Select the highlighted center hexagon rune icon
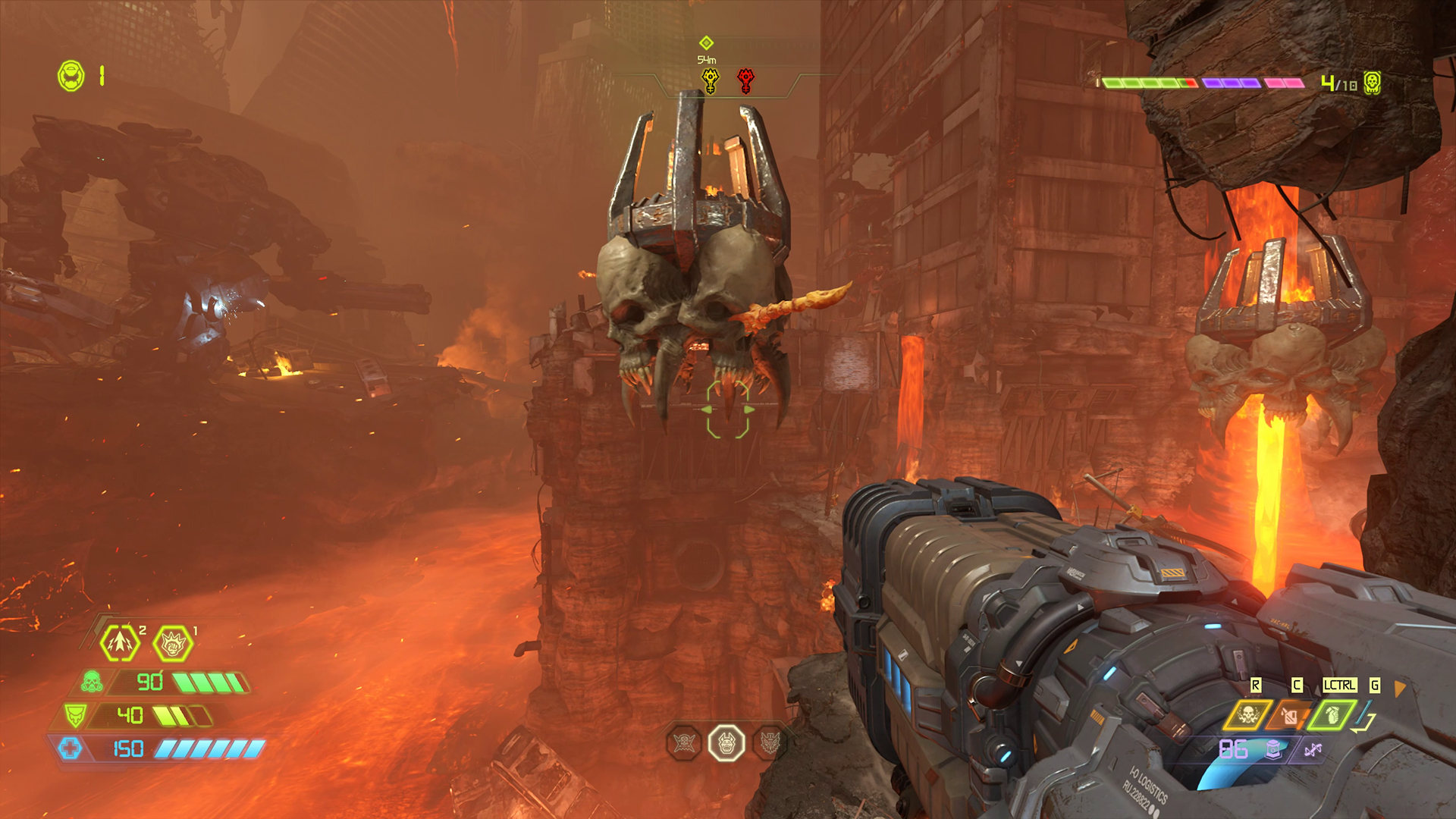Screen dimensions: 1456x819 coord(726,743)
